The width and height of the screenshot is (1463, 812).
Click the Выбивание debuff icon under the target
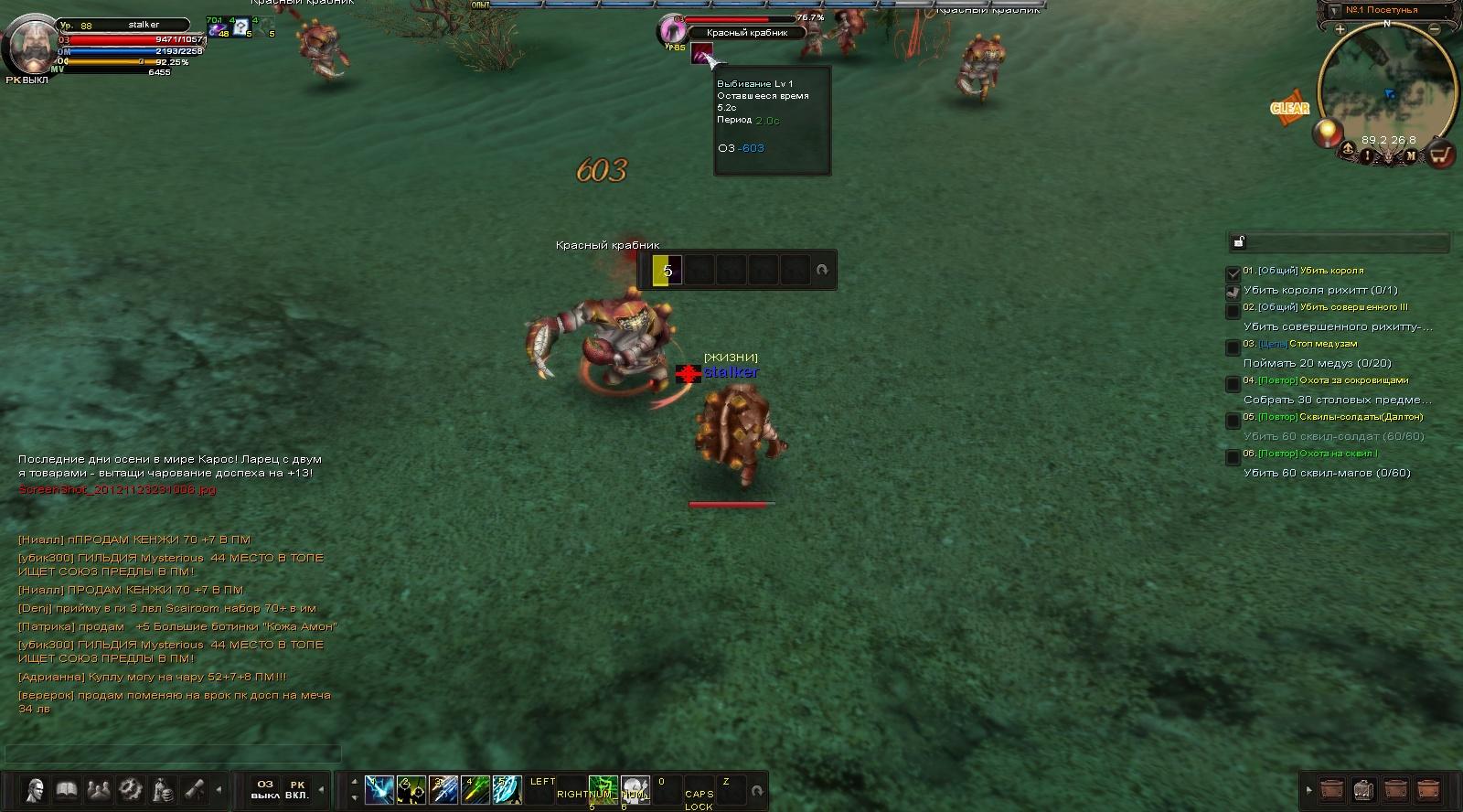coord(701,53)
